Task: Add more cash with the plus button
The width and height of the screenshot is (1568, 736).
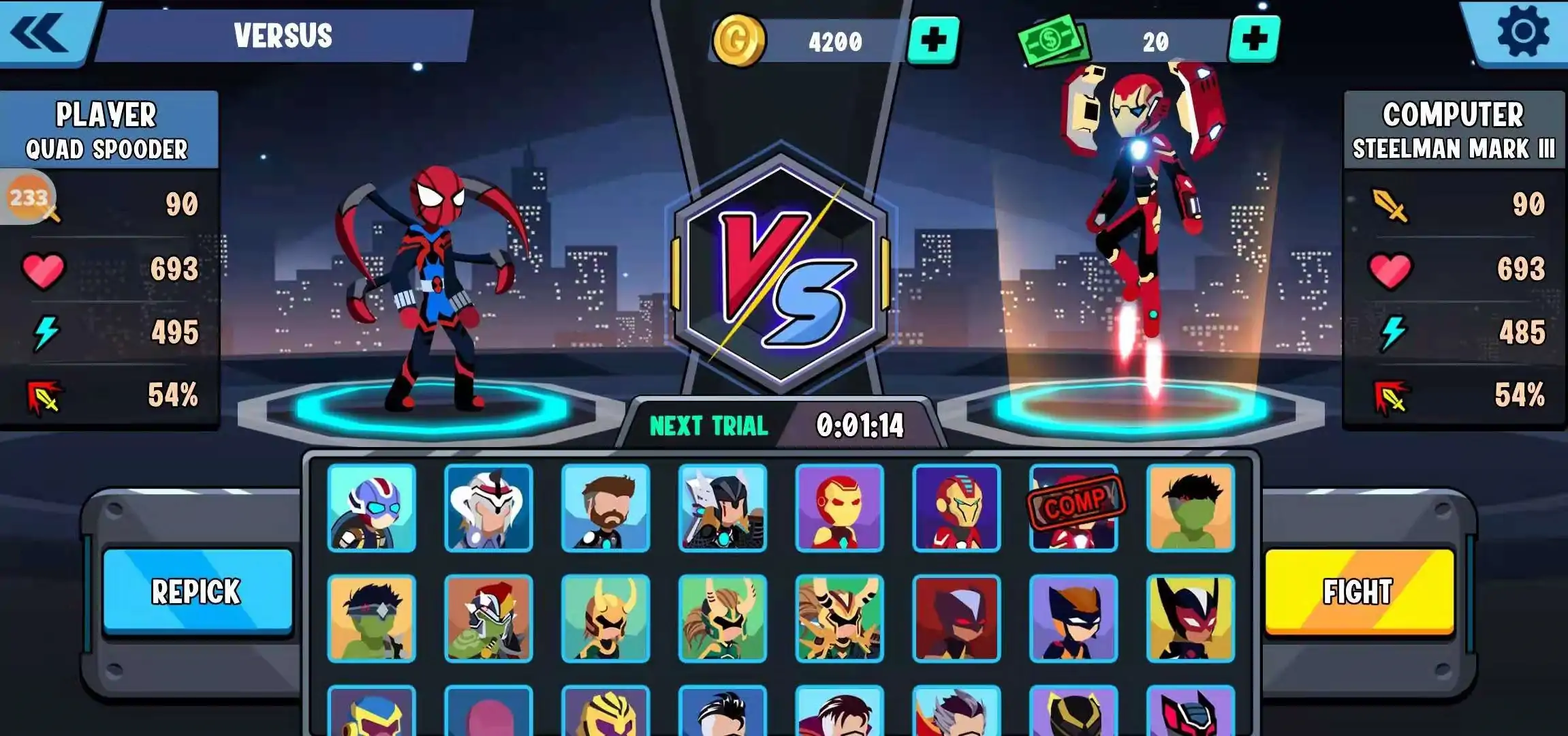Action: point(1254,40)
